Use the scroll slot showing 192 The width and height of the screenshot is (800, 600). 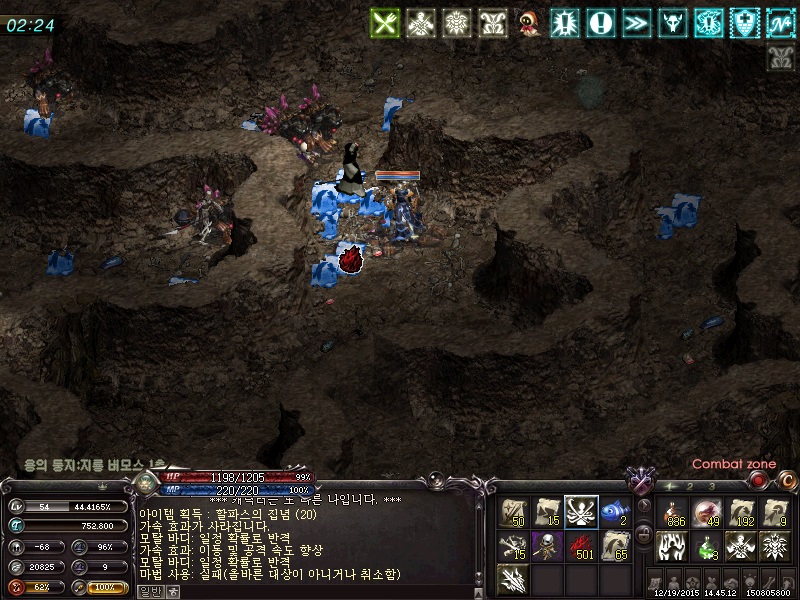pyautogui.click(x=741, y=511)
